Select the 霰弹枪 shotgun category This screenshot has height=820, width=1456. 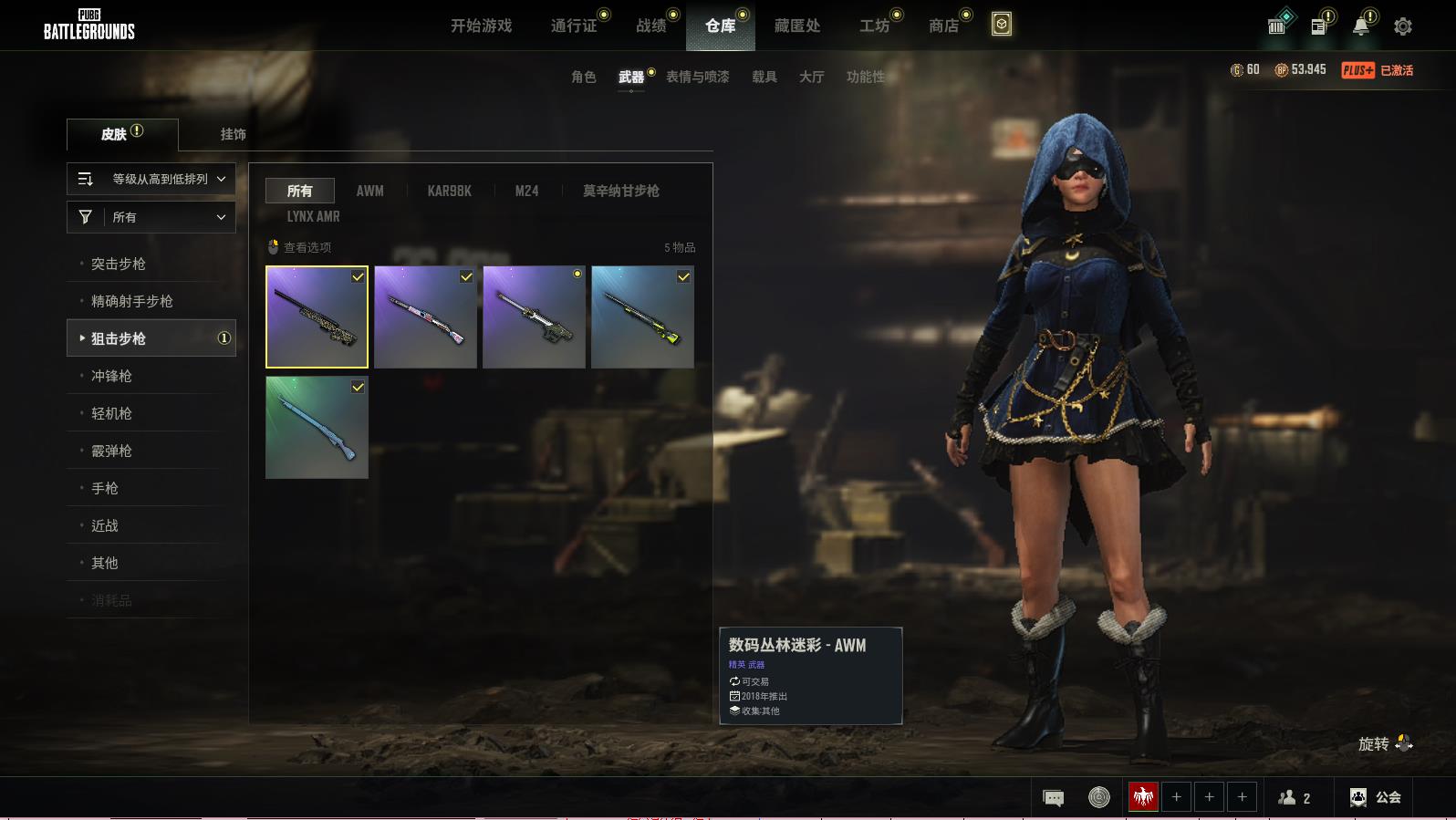tap(111, 451)
